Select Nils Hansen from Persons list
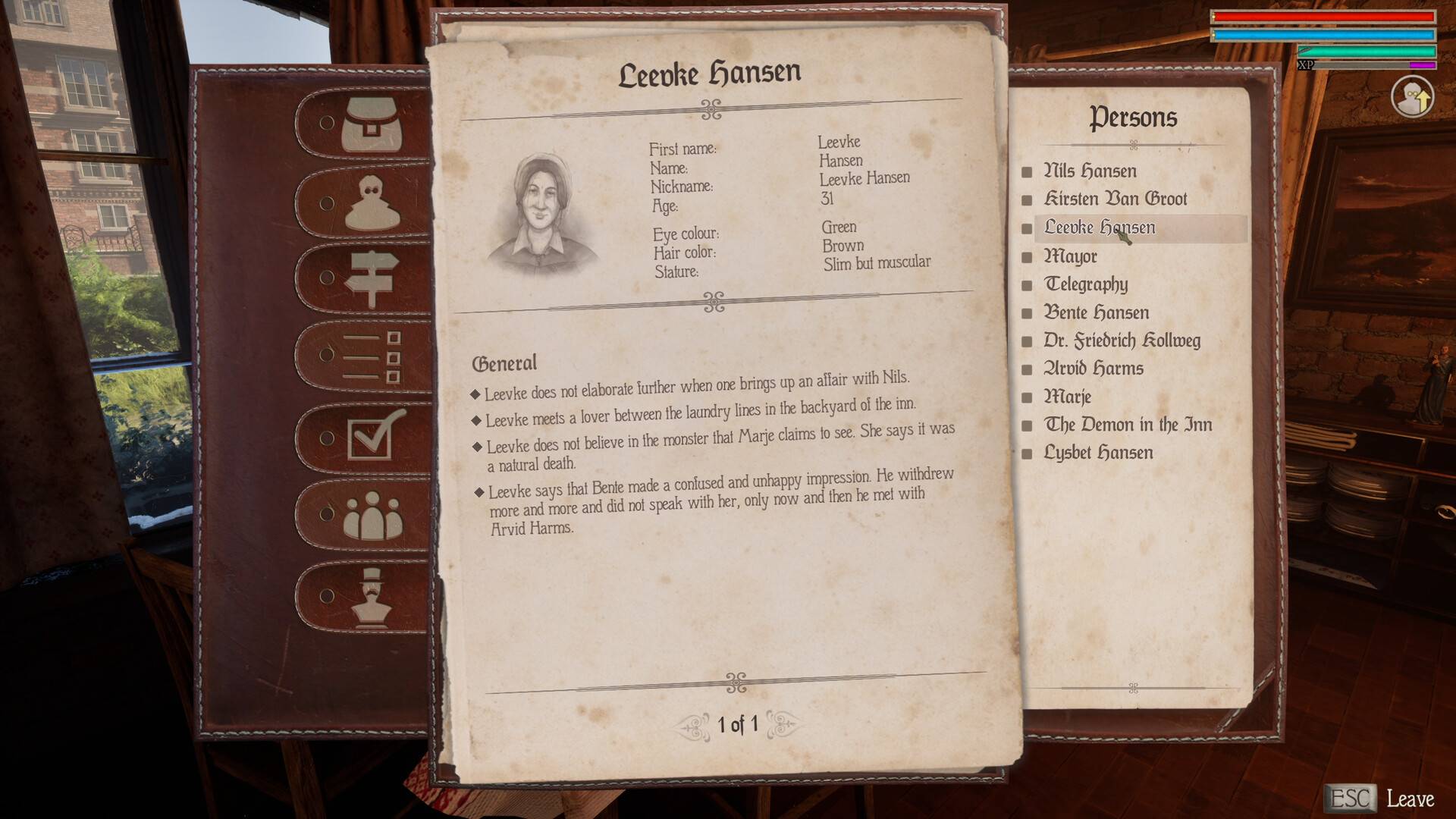Viewport: 1456px width, 819px height. 1090,171
